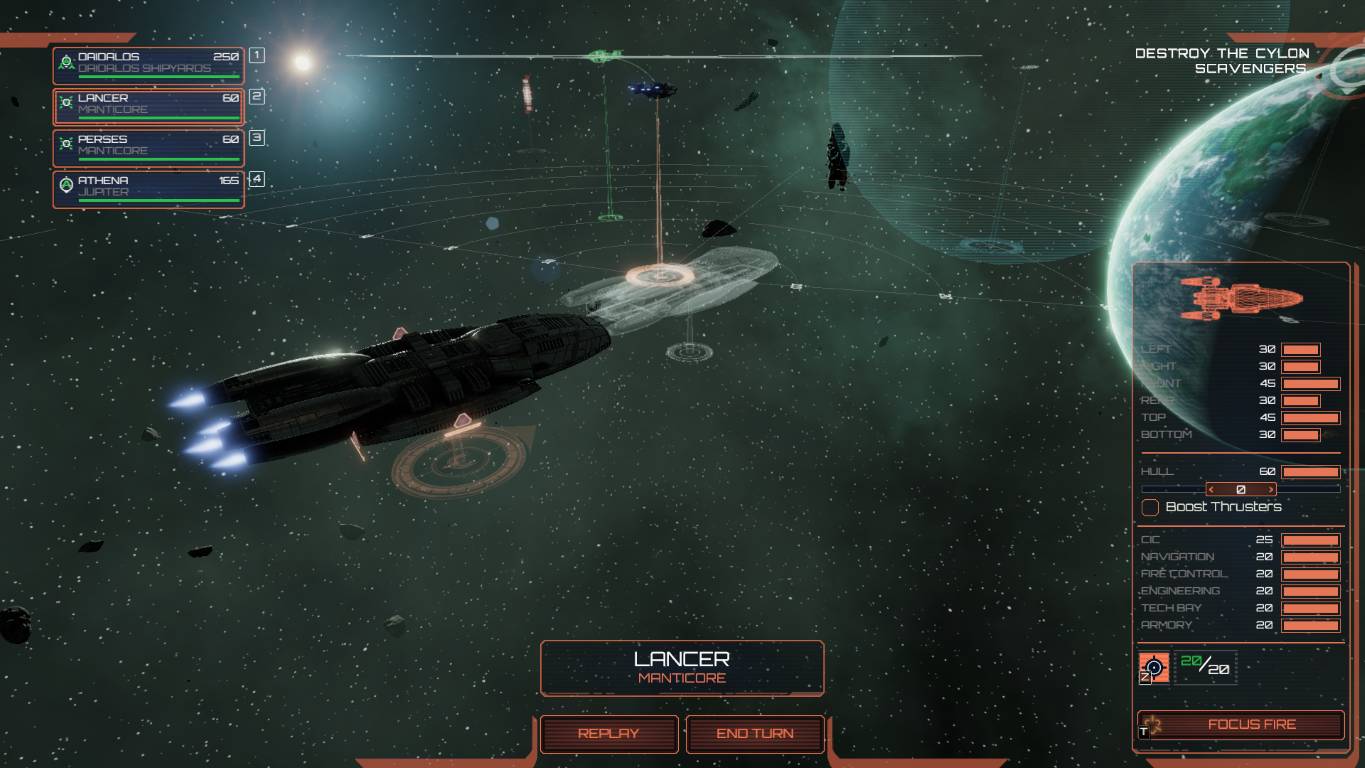Toggle the Boost Thrusters checkbox
1365x768 pixels.
pyautogui.click(x=1151, y=507)
